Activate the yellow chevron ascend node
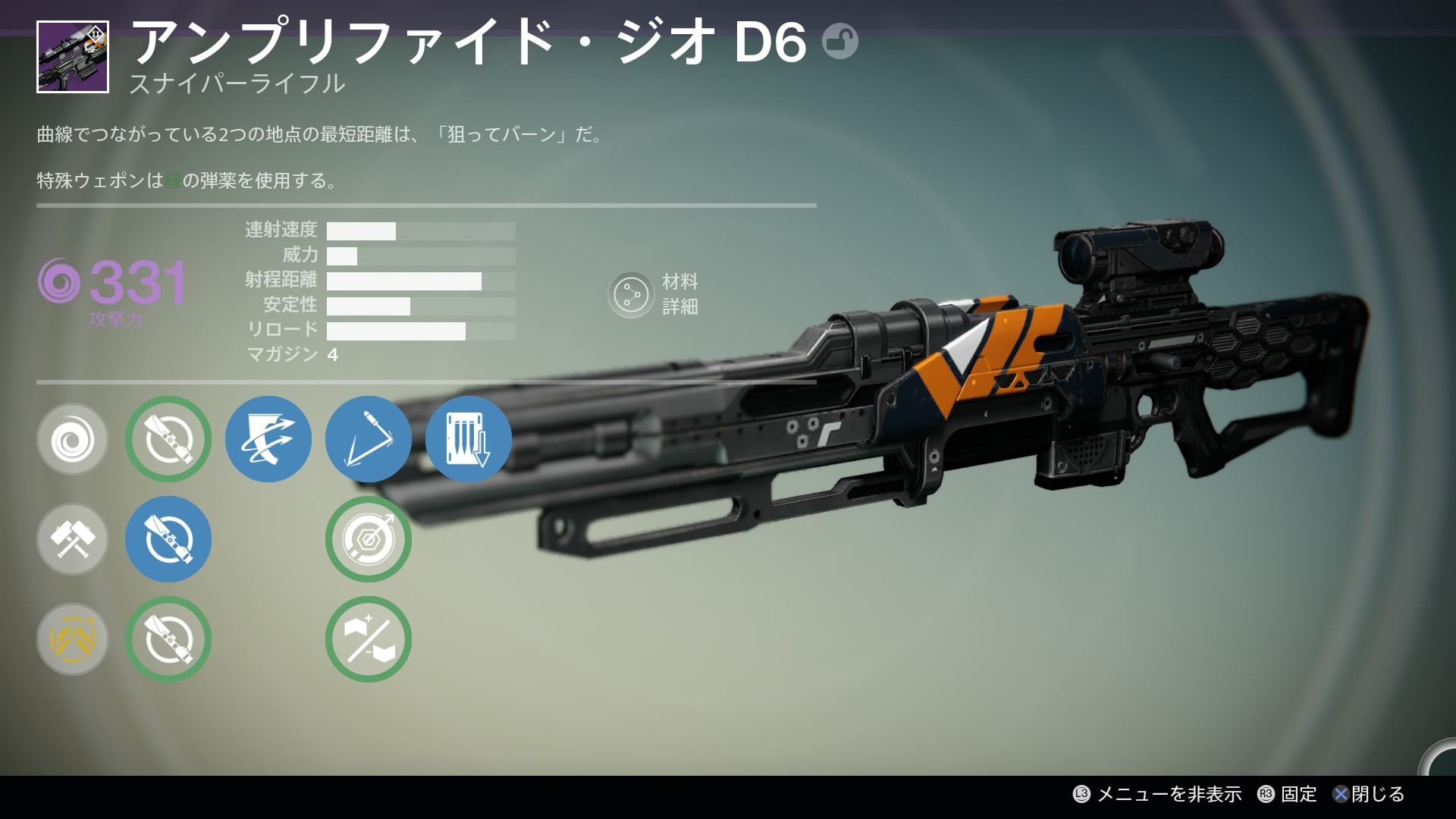The image size is (1456, 819). coord(73,639)
